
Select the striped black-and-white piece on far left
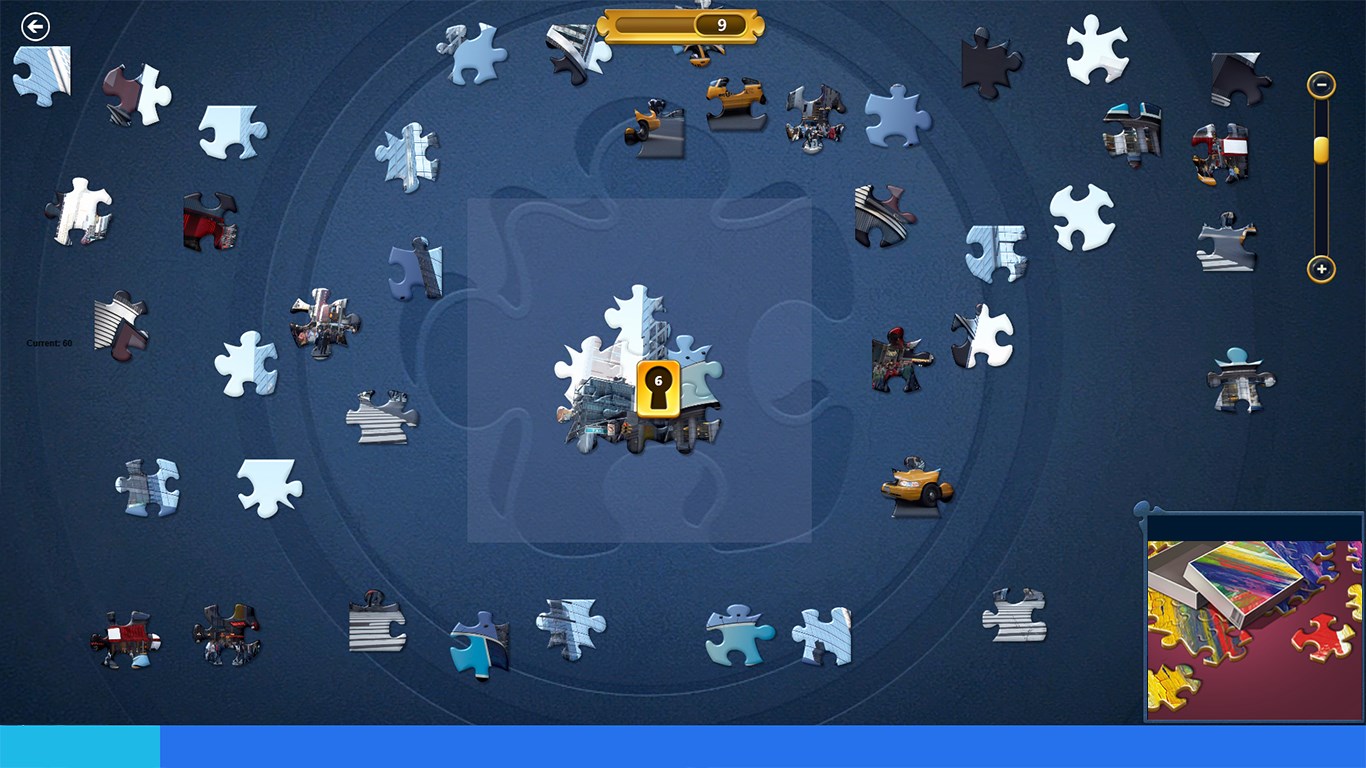tap(120, 320)
